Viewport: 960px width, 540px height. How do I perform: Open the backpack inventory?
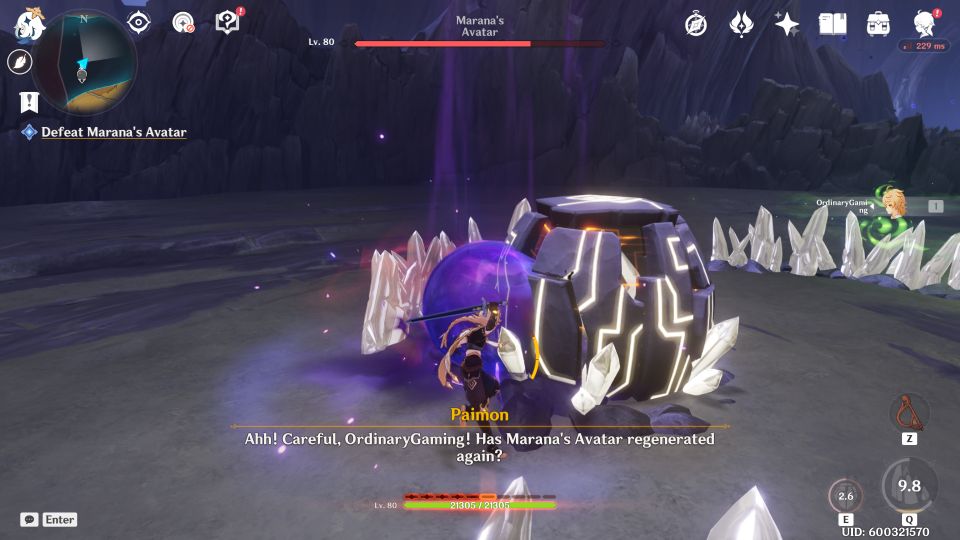879,24
